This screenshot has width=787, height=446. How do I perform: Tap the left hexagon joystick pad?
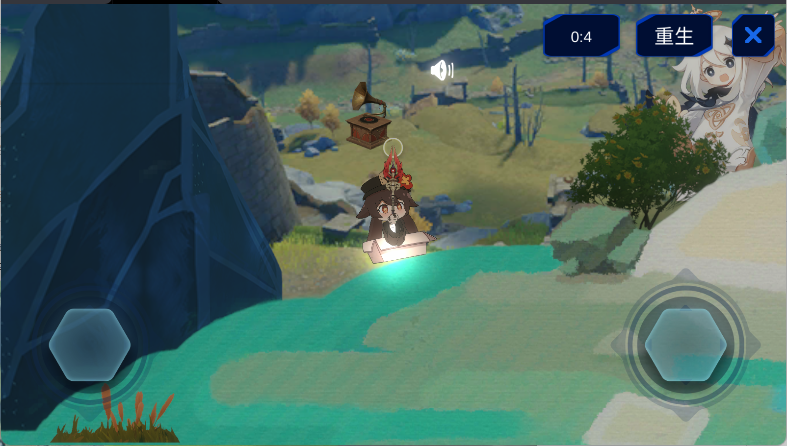(x=89, y=345)
